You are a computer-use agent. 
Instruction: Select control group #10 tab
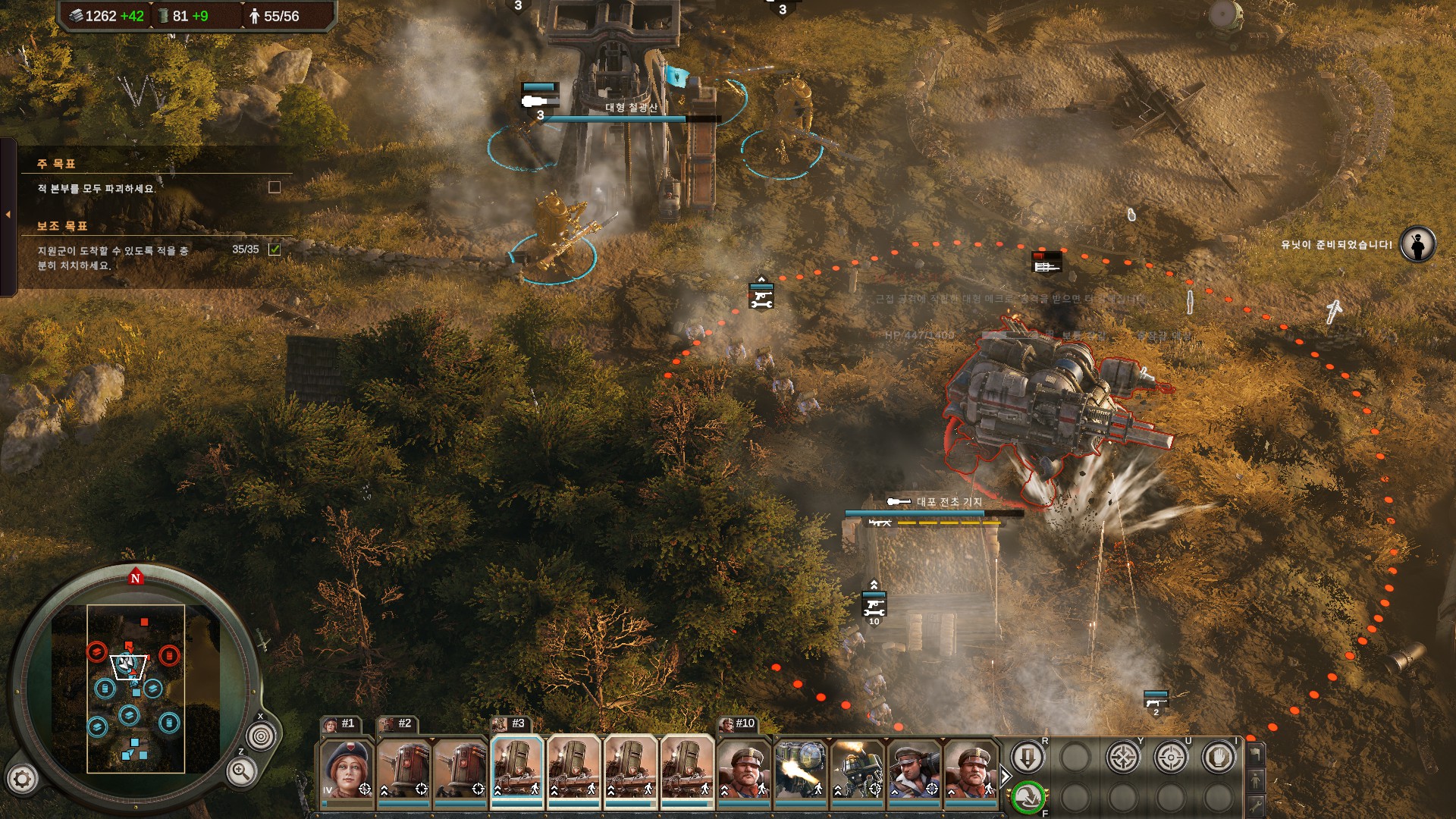(x=738, y=723)
